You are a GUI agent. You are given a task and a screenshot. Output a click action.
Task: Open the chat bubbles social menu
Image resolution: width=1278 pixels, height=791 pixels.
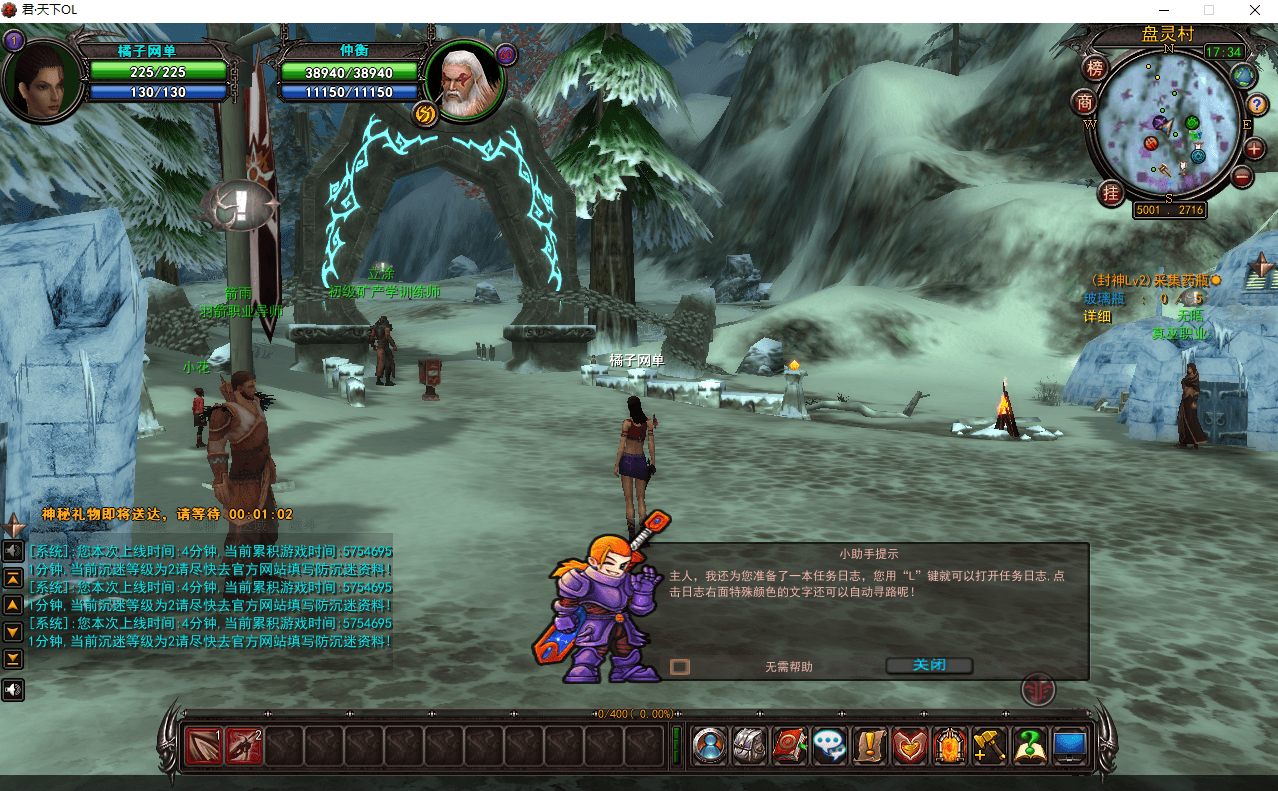(x=829, y=746)
